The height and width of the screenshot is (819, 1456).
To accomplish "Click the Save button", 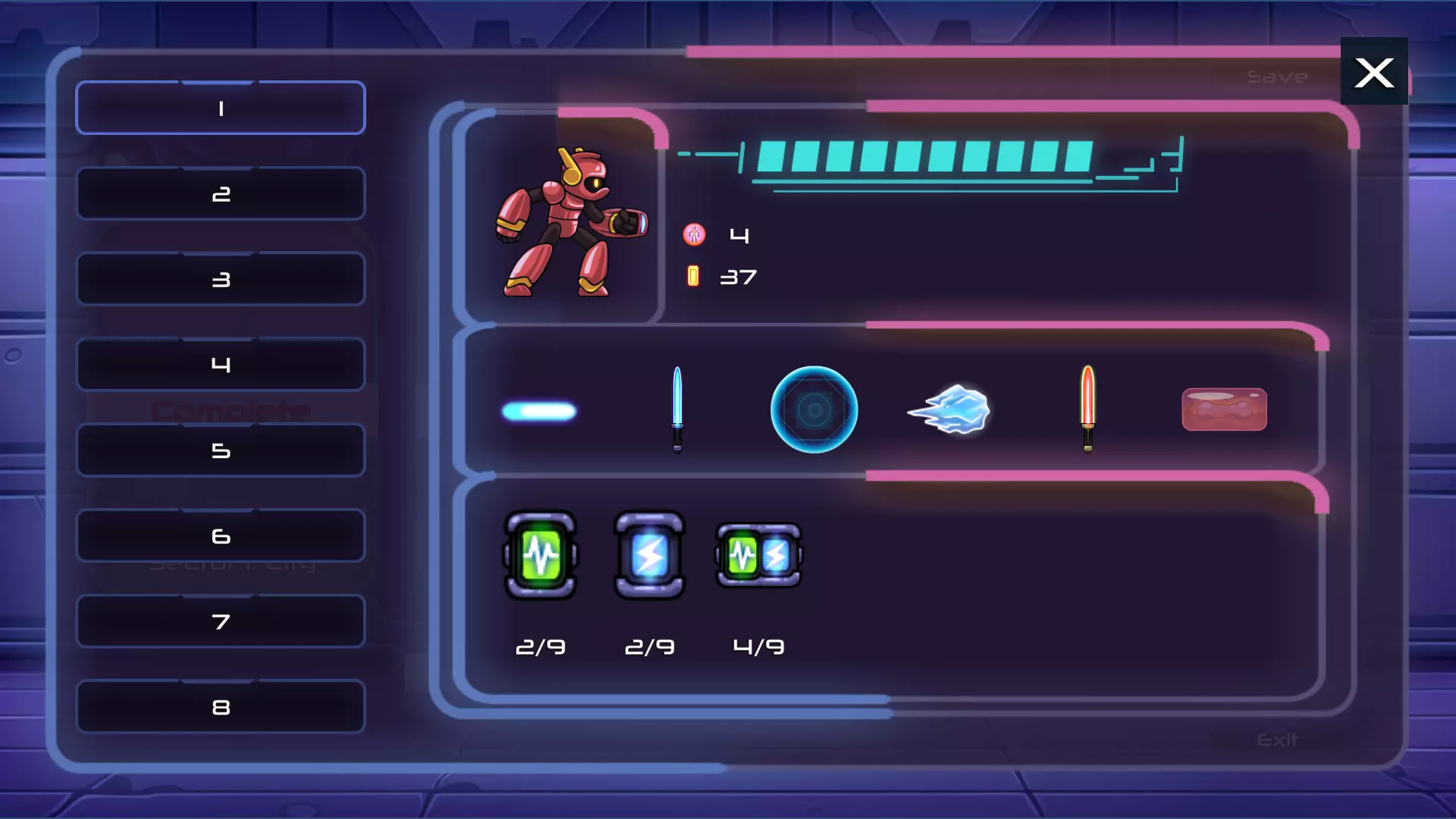I will tap(1277, 77).
